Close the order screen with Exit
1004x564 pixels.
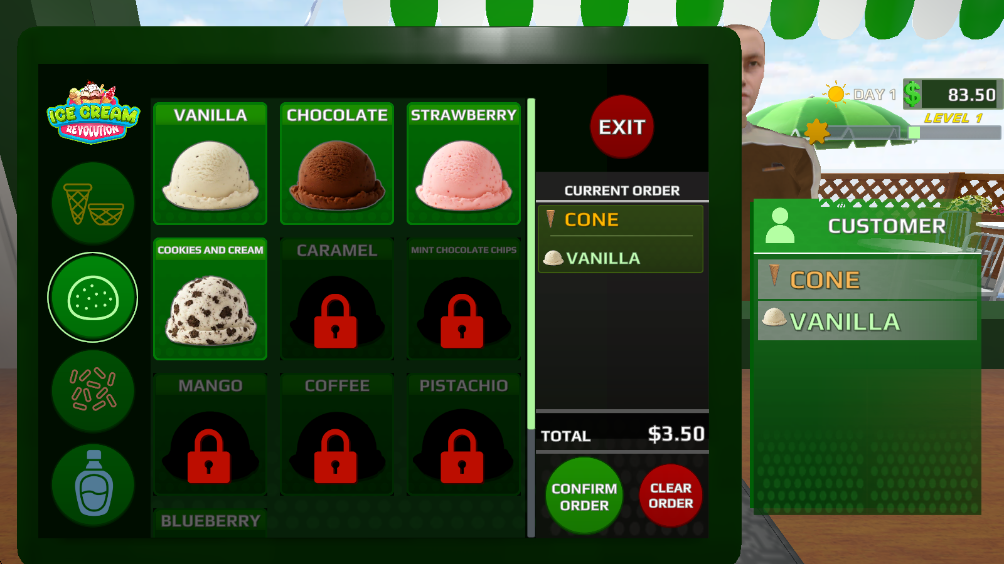[622, 127]
